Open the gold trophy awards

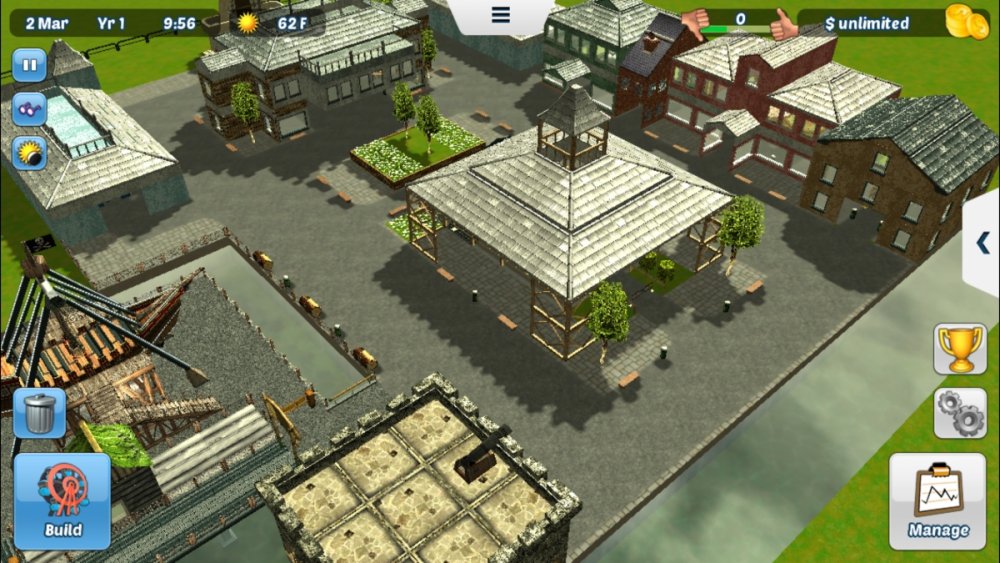point(960,349)
